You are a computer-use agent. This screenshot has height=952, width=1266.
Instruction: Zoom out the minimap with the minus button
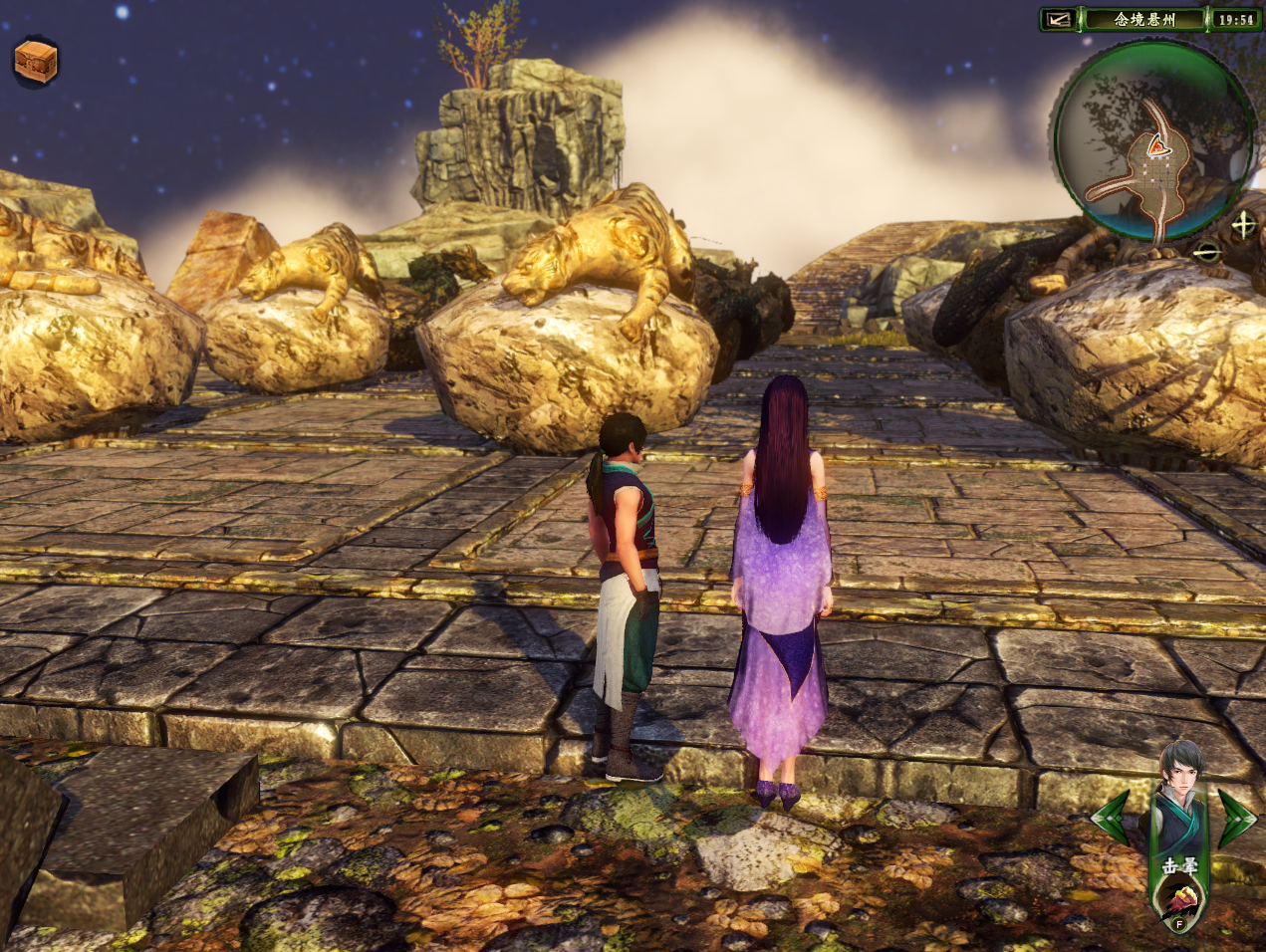tap(1207, 252)
